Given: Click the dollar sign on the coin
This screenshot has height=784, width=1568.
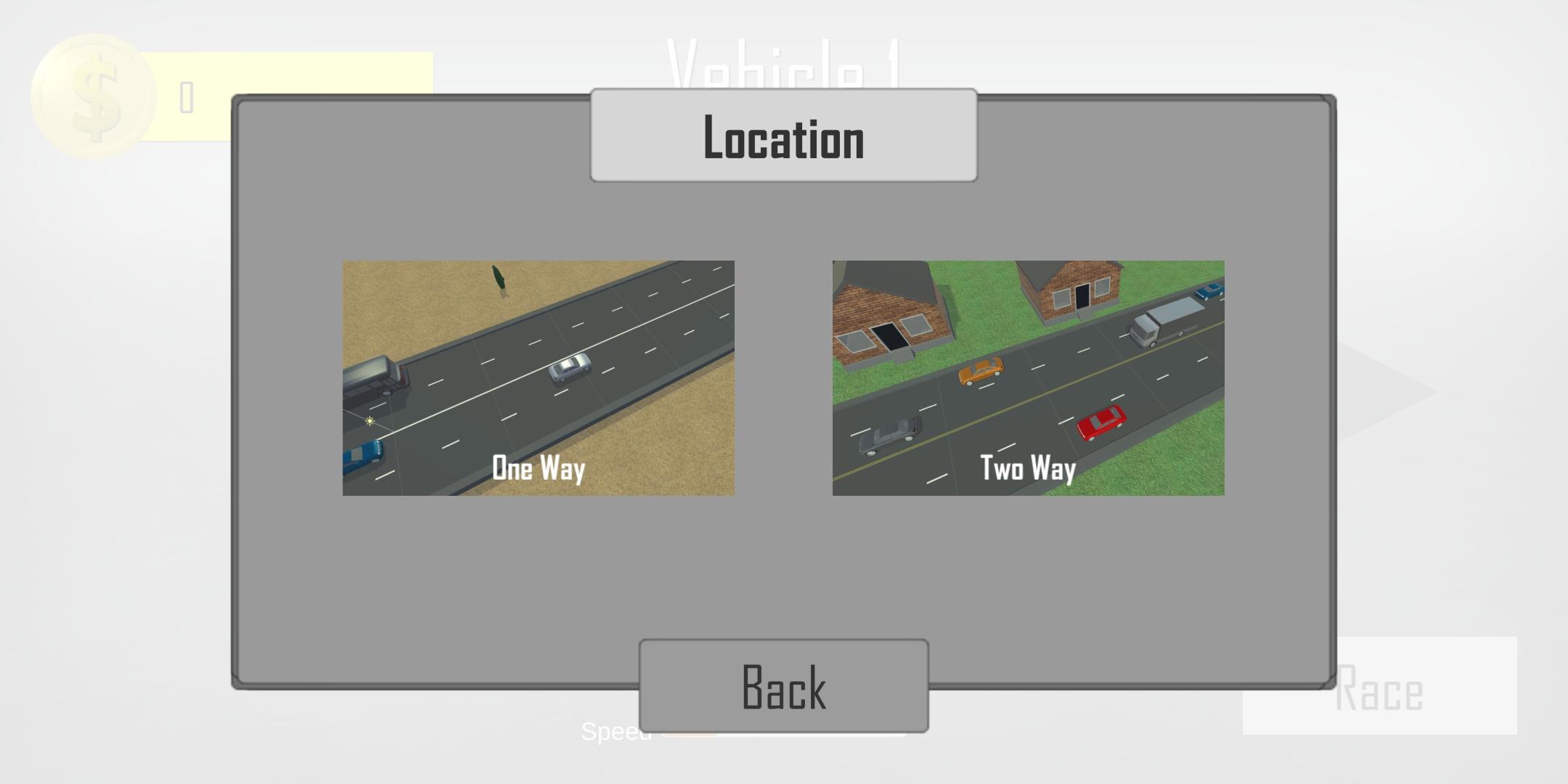Looking at the screenshot, I should [93, 94].
